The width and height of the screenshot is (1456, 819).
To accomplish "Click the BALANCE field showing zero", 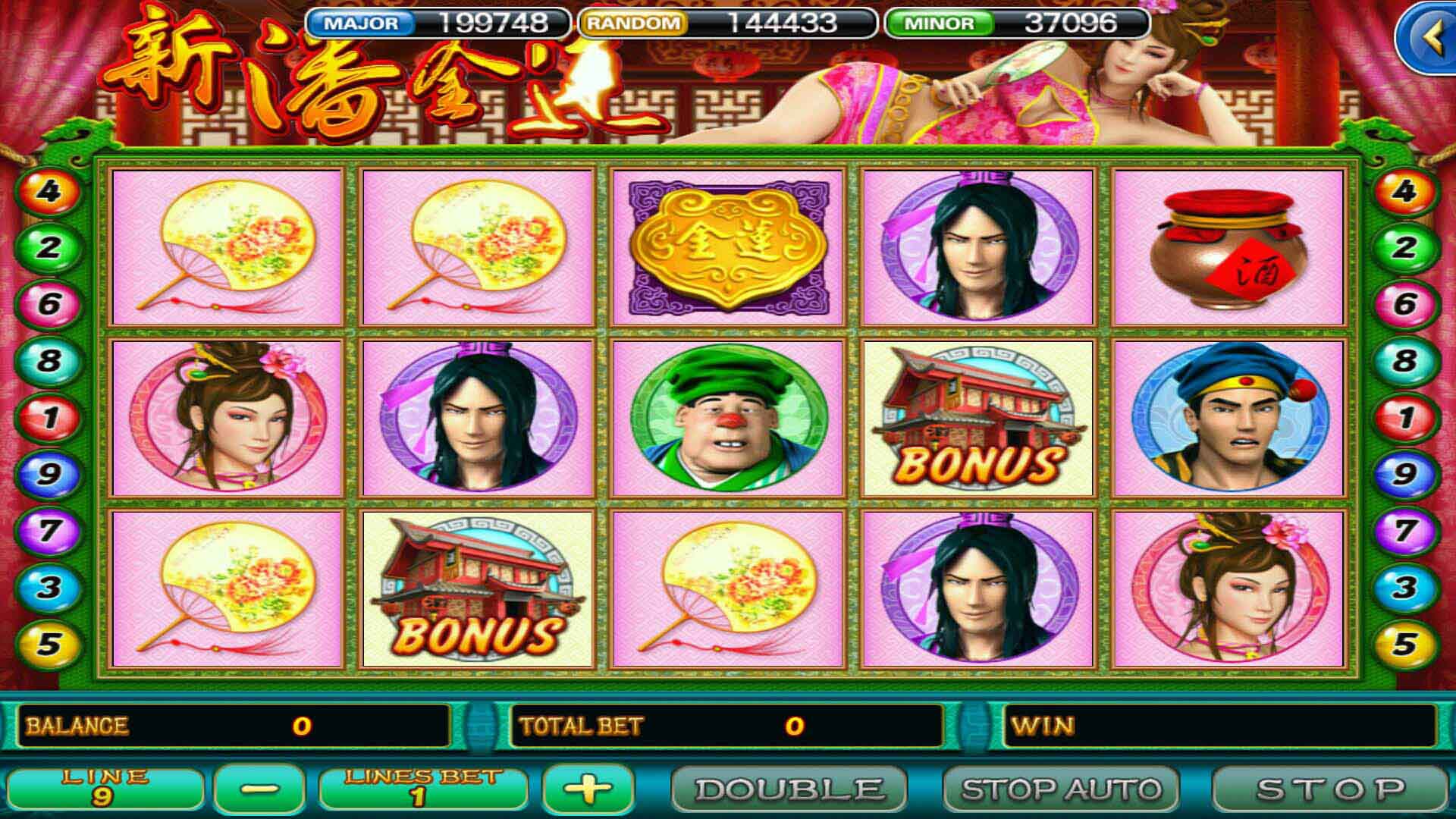I will (227, 724).
